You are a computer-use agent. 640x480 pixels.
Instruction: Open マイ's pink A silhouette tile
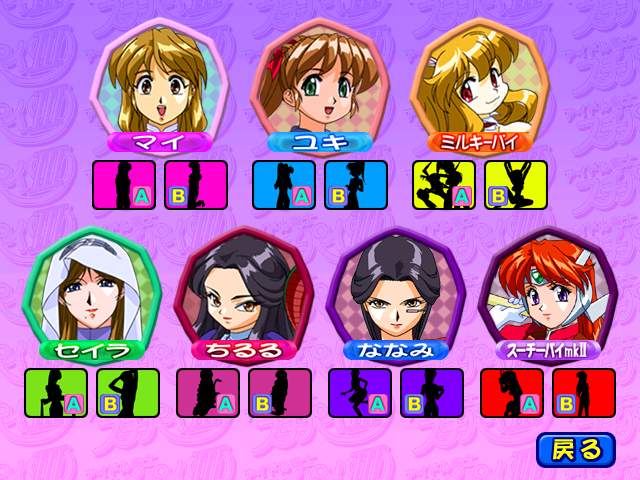(124, 185)
